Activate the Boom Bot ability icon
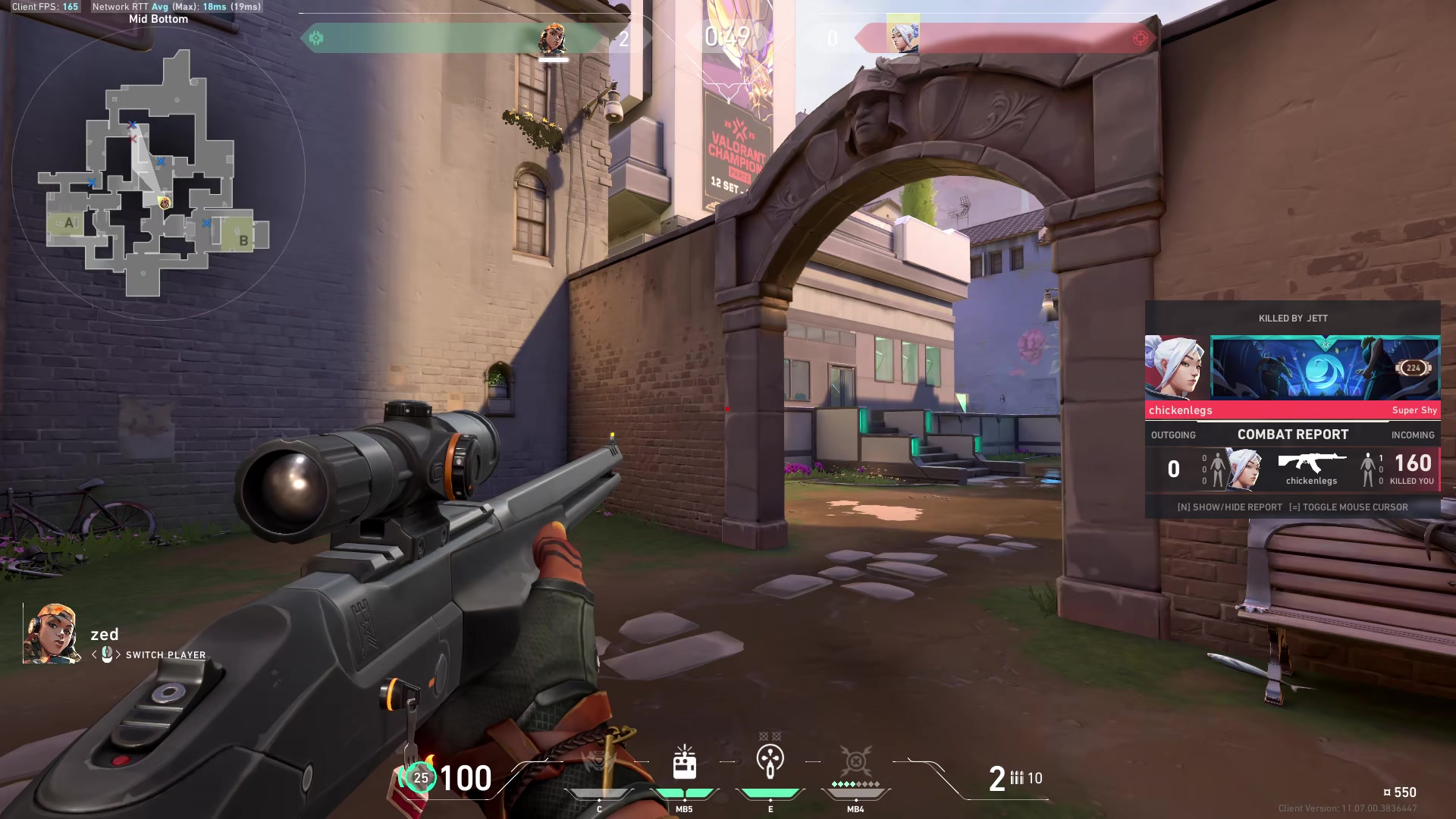This screenshot has height=819, width=1456. click(x=599, y=762)
